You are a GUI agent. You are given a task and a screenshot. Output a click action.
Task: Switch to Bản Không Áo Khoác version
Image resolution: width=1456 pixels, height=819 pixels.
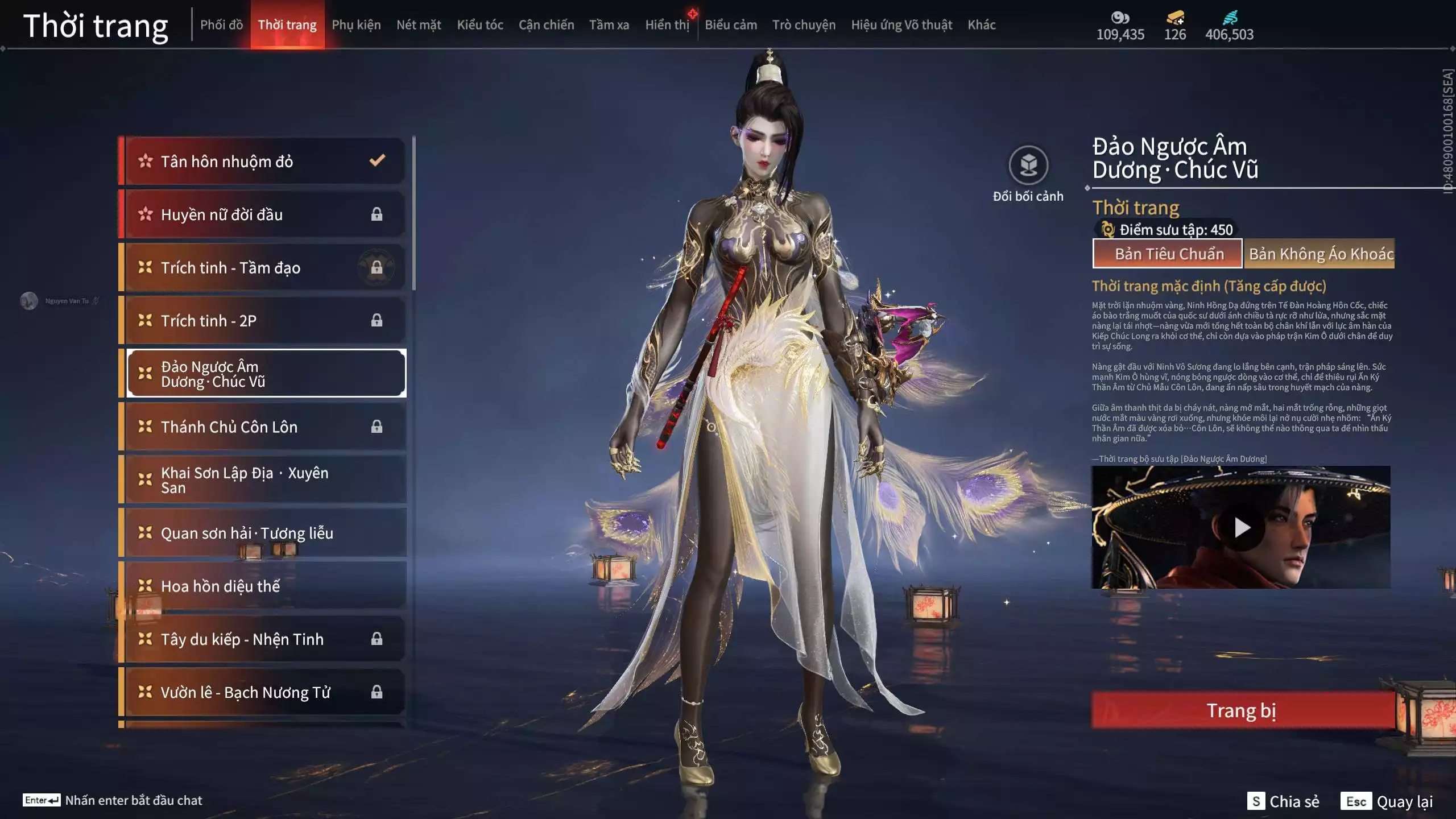tap(1319, 254)
